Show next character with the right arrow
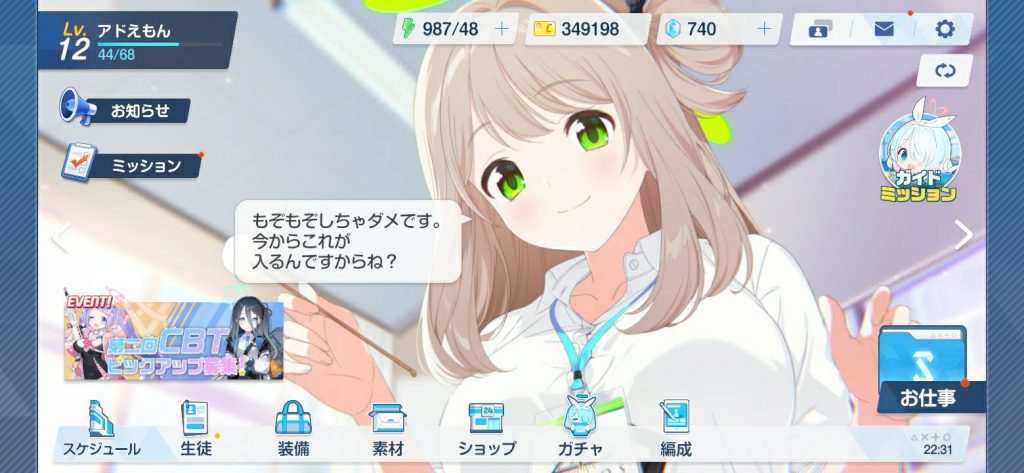The width and height of the screenshot is (1024, 473). pos(964,235)
